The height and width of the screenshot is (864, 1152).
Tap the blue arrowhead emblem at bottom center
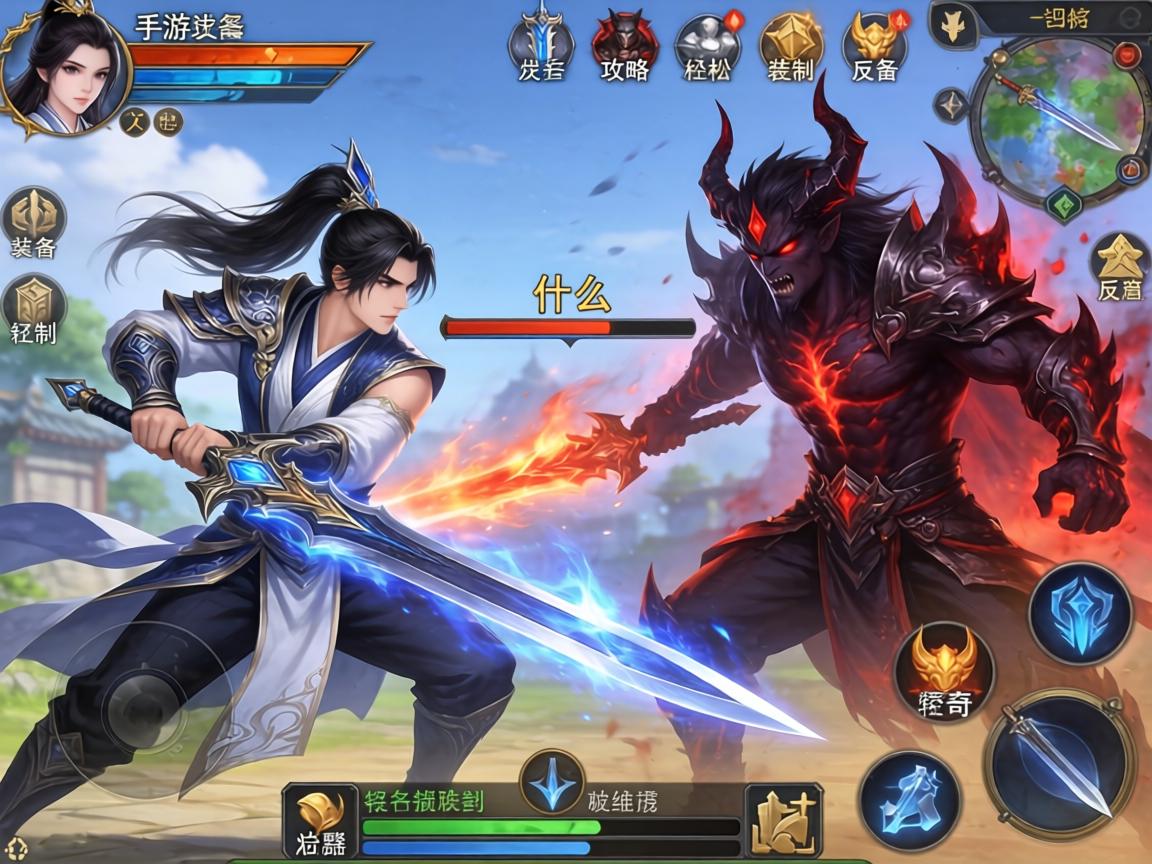552,781
